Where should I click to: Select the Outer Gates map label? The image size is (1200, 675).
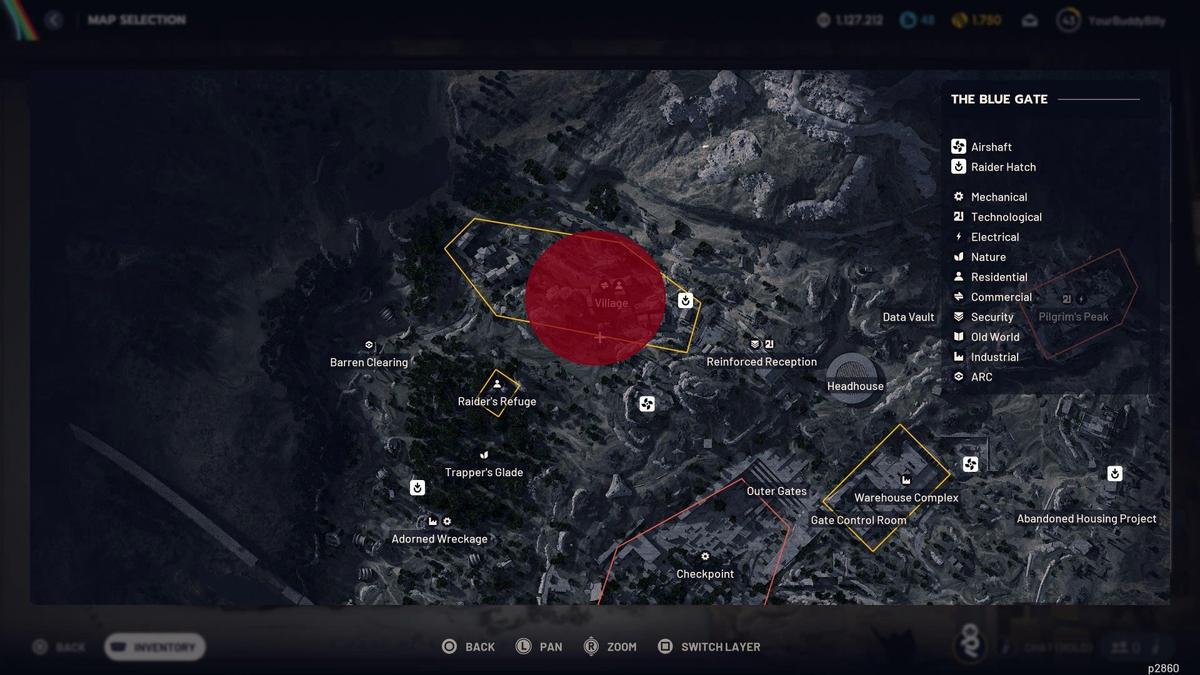pyautogui.click(x=776, y=491)
